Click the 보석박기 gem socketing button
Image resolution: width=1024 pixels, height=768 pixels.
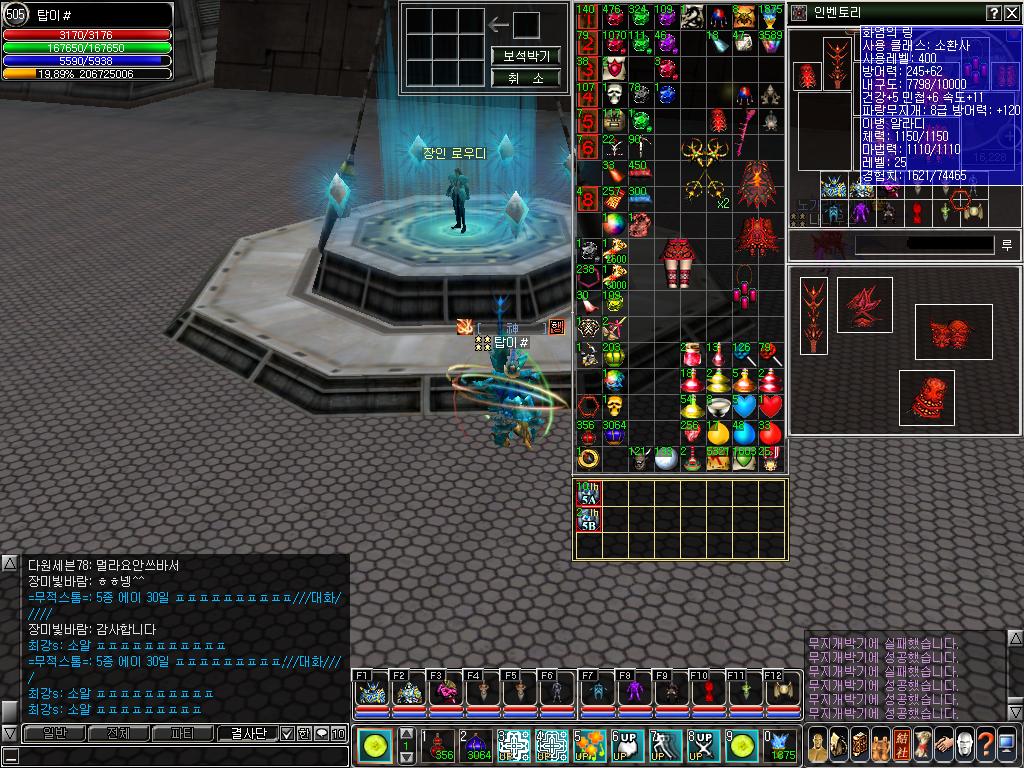pos(526,56)
